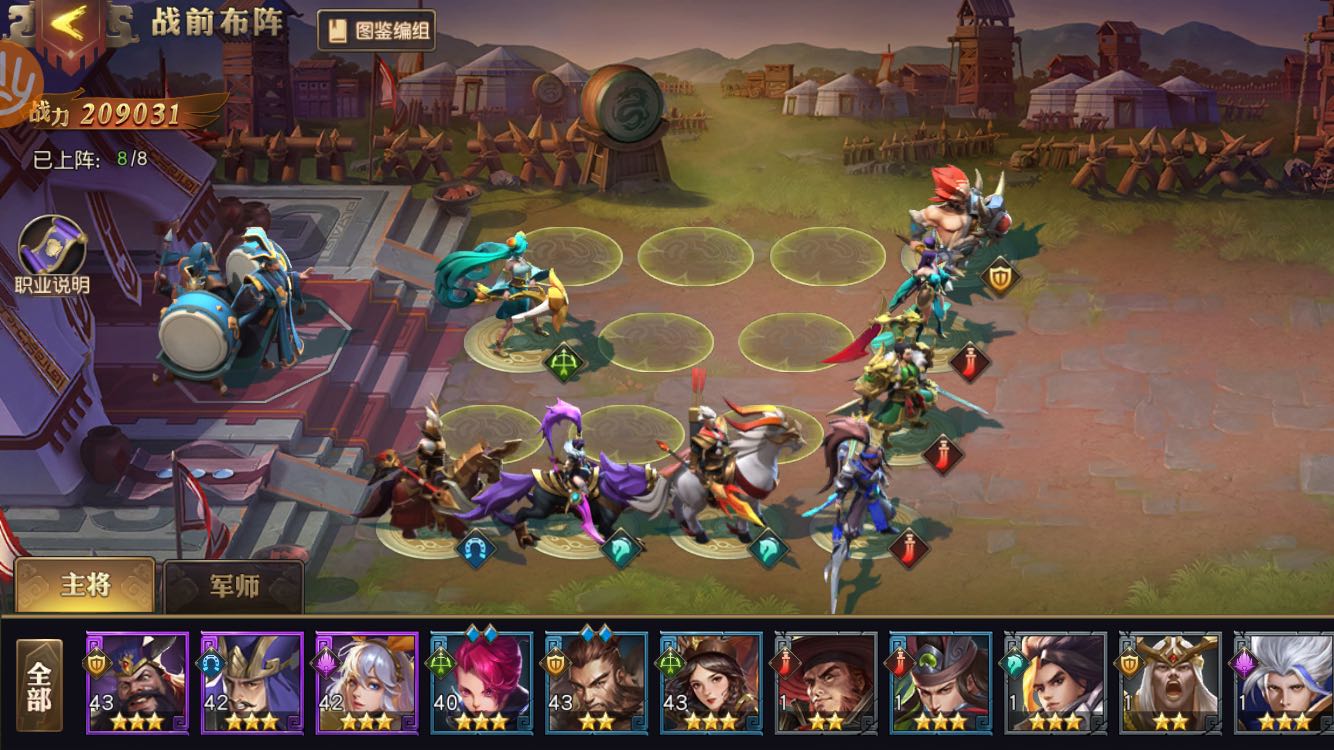Select the level 42 hero with gold crown
This screenshot has height=750, width=1334.
[252, 682]
